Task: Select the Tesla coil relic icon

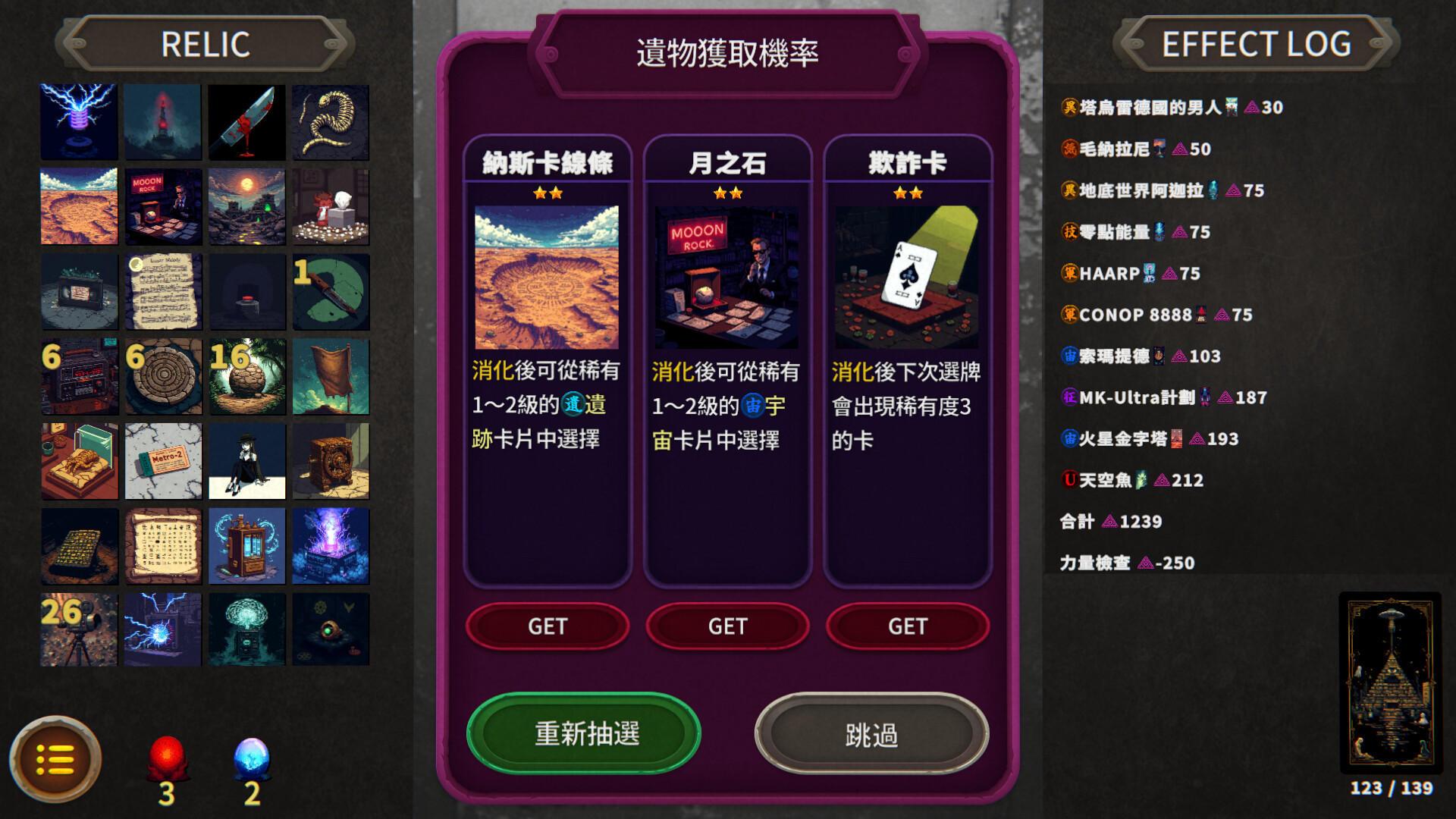Action: tap(80, 122)
